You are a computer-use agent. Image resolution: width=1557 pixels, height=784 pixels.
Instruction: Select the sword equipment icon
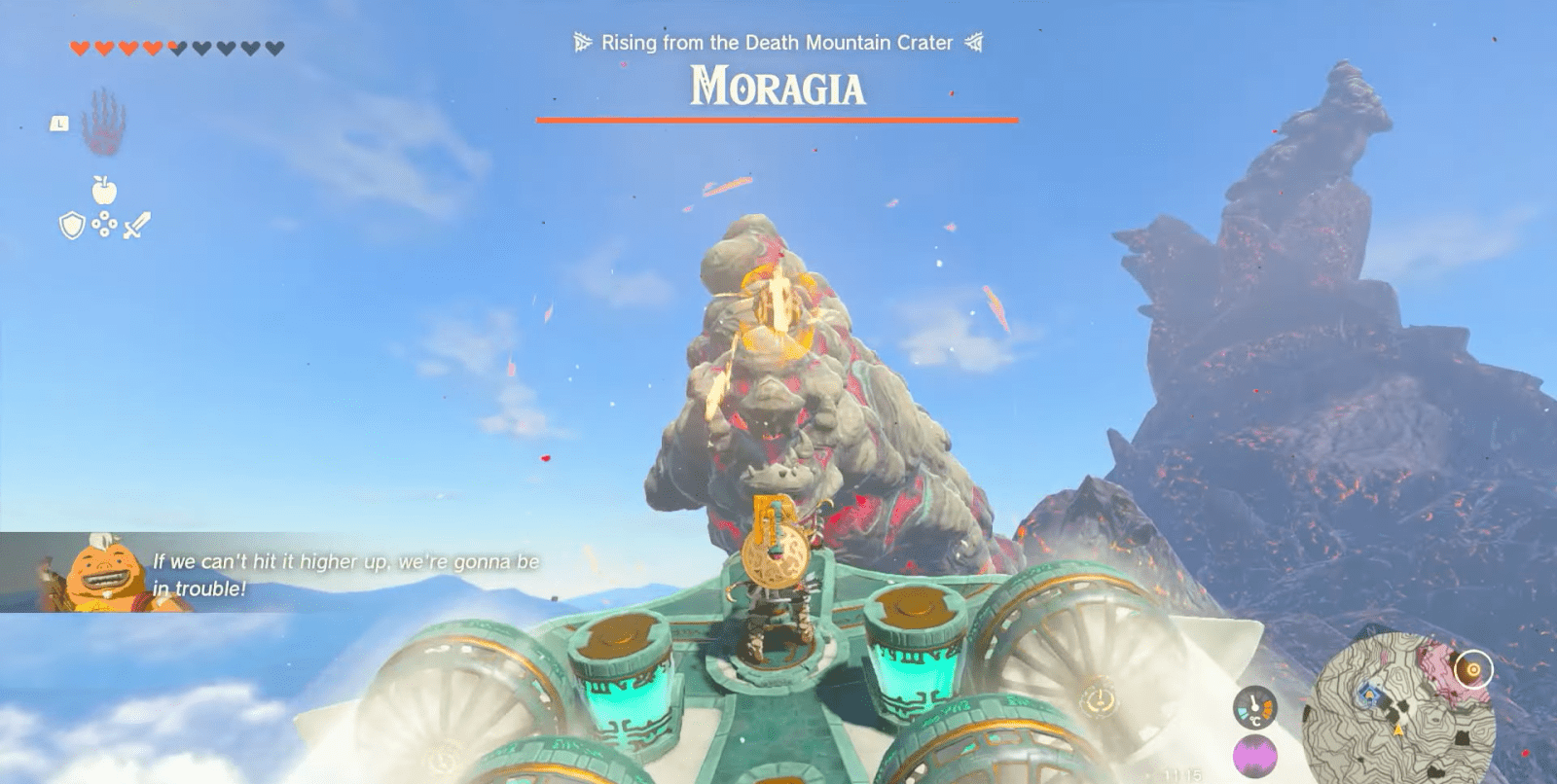tap(136, 227)
